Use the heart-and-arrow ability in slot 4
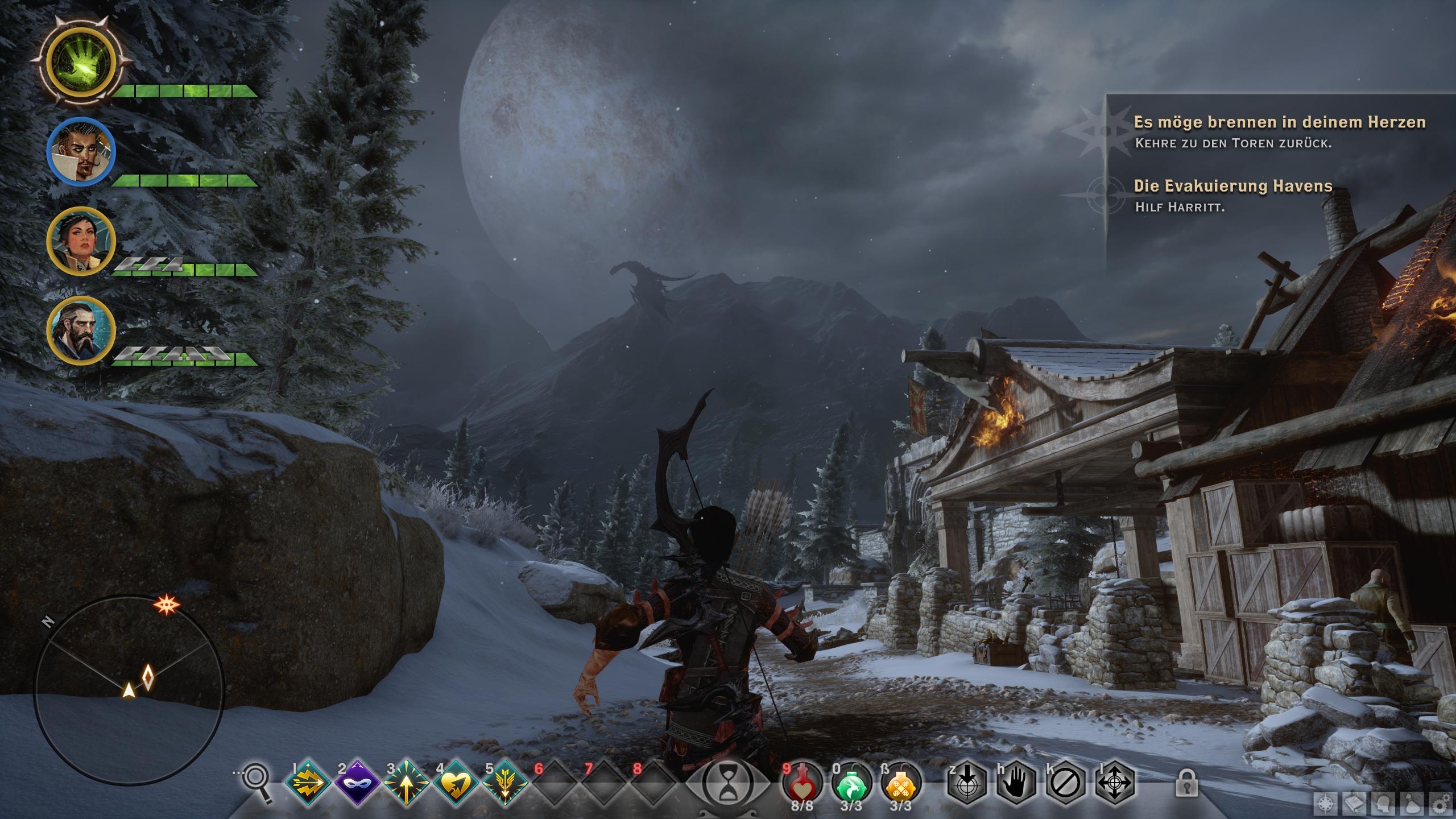The height and width of the screenshot is (819, 1456). [456, 784]
